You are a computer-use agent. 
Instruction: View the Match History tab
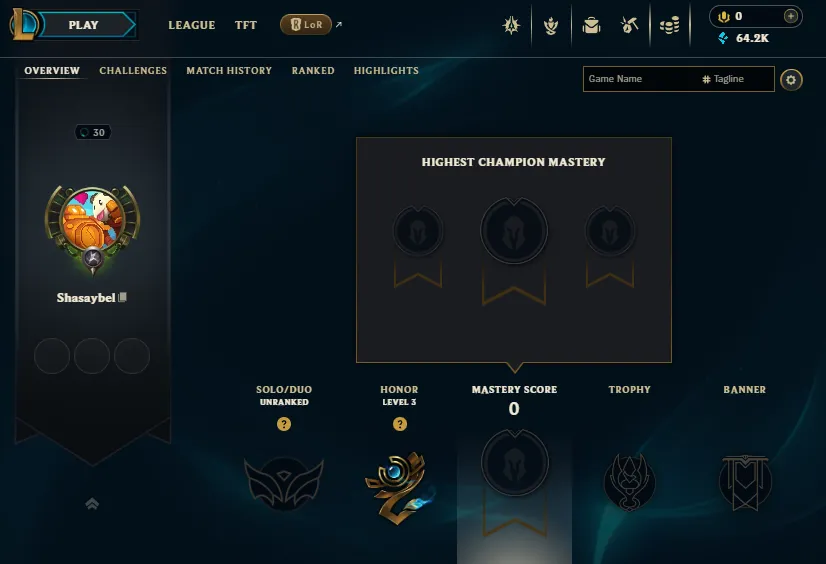click(x=229, y=71)
